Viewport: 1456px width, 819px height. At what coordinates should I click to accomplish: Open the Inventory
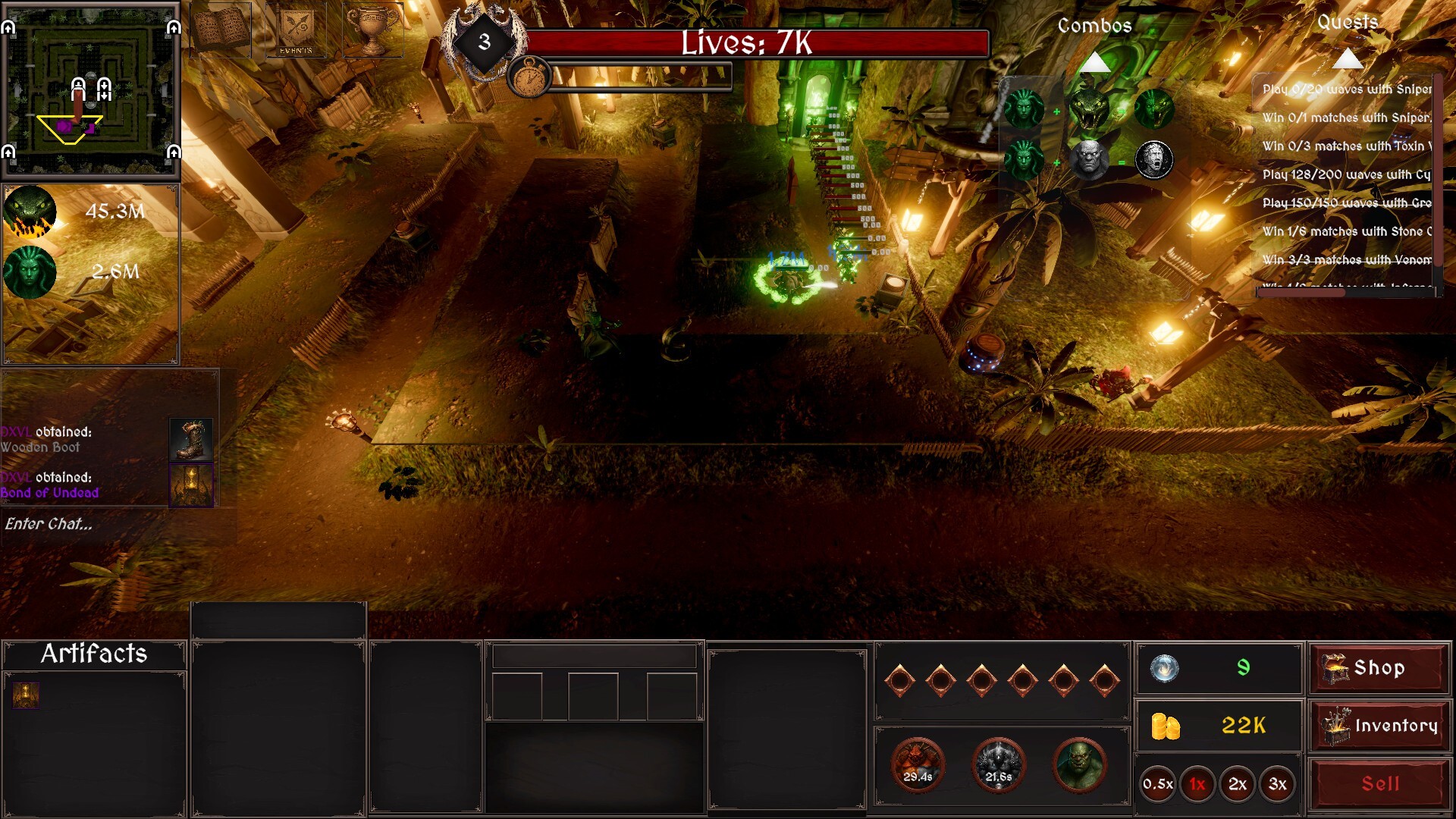pos(1379,726)
